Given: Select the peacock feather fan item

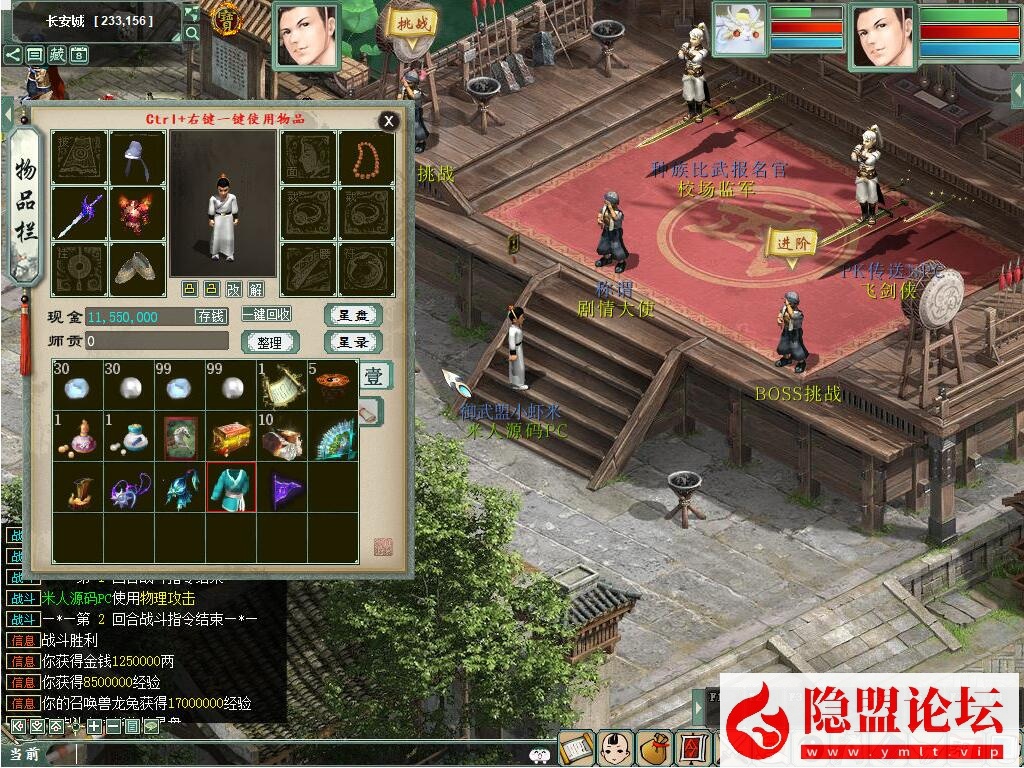Looking at the screenshot, I should tap(333, 436).
